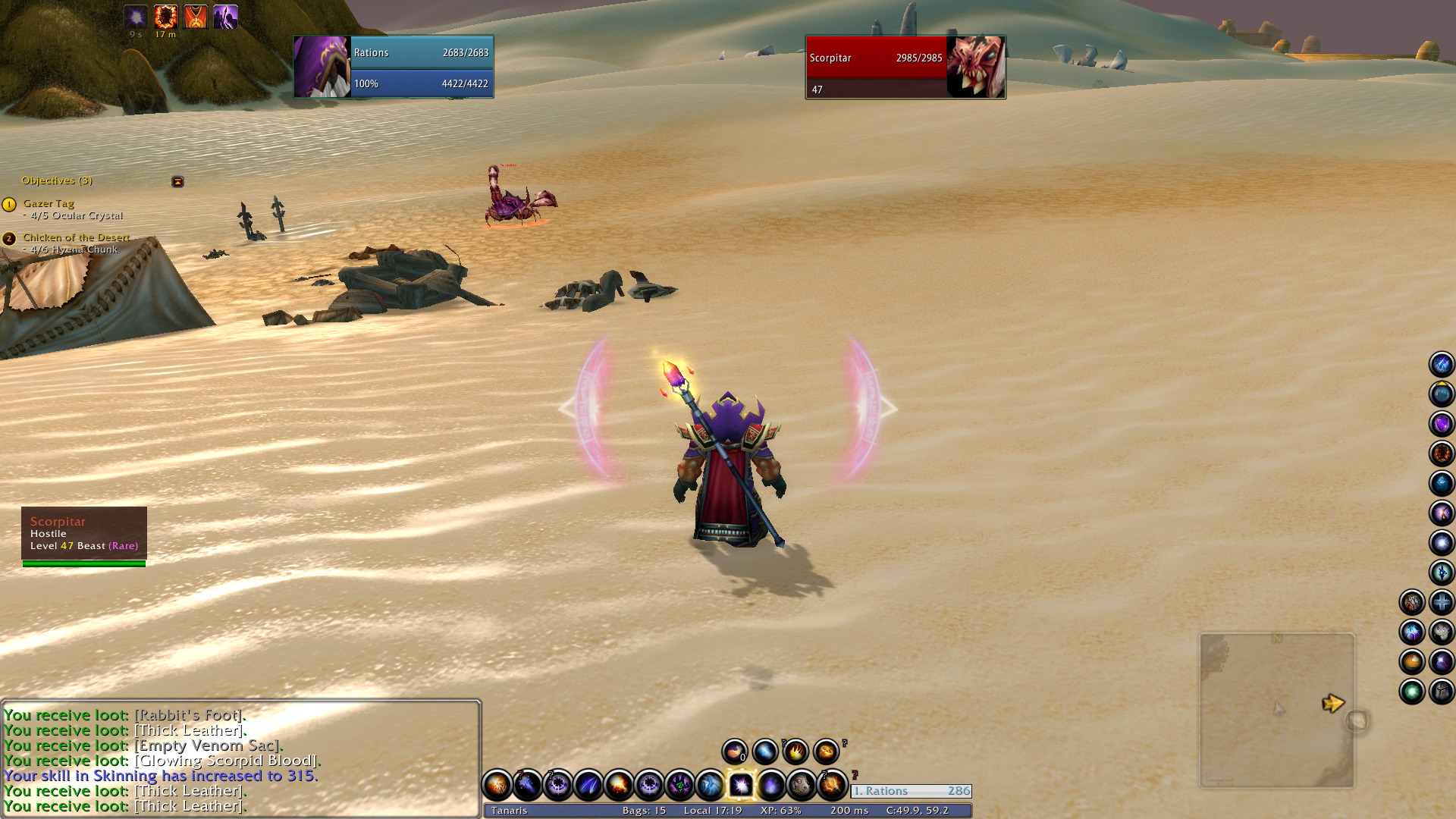The image size is (1456, 819).
Task: Click the Bags count in info bar
Action: tap(644, 811)
